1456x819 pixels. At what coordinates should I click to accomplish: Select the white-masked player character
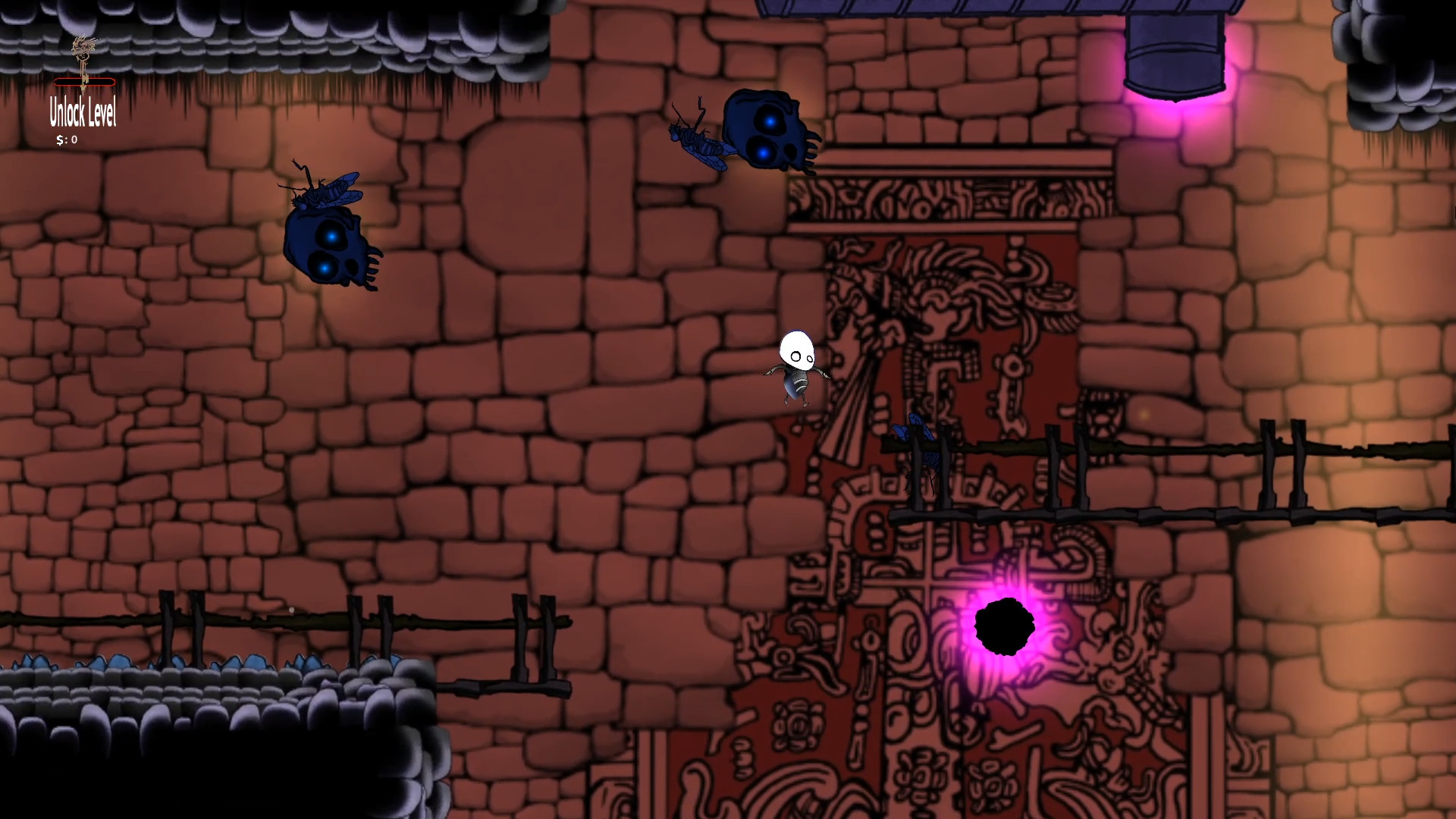coord(795,364)
